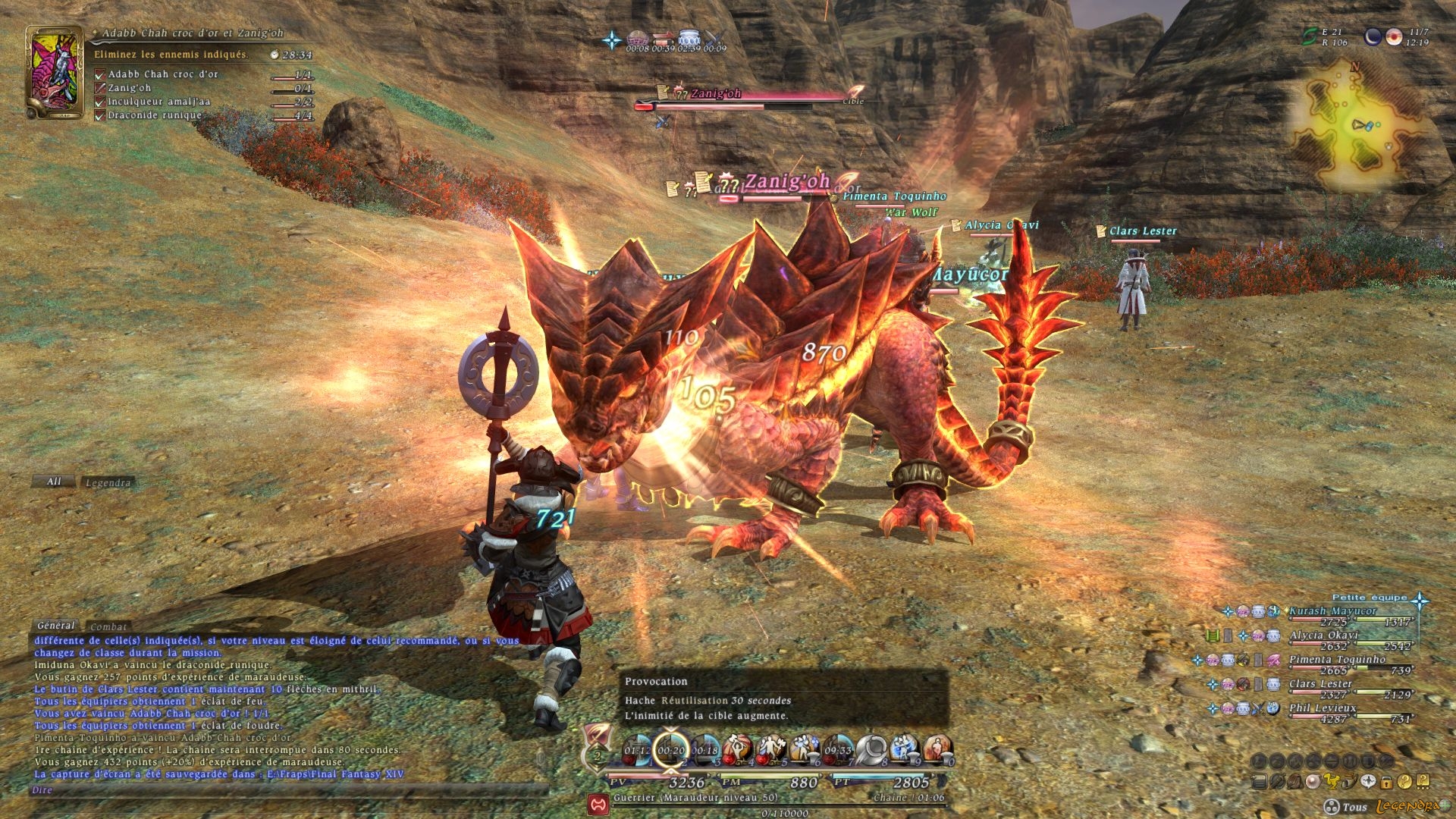Use the grey shield ability in slot 8
The height and width of the screenshot is (819, 1456).
(x=871, y=749)
